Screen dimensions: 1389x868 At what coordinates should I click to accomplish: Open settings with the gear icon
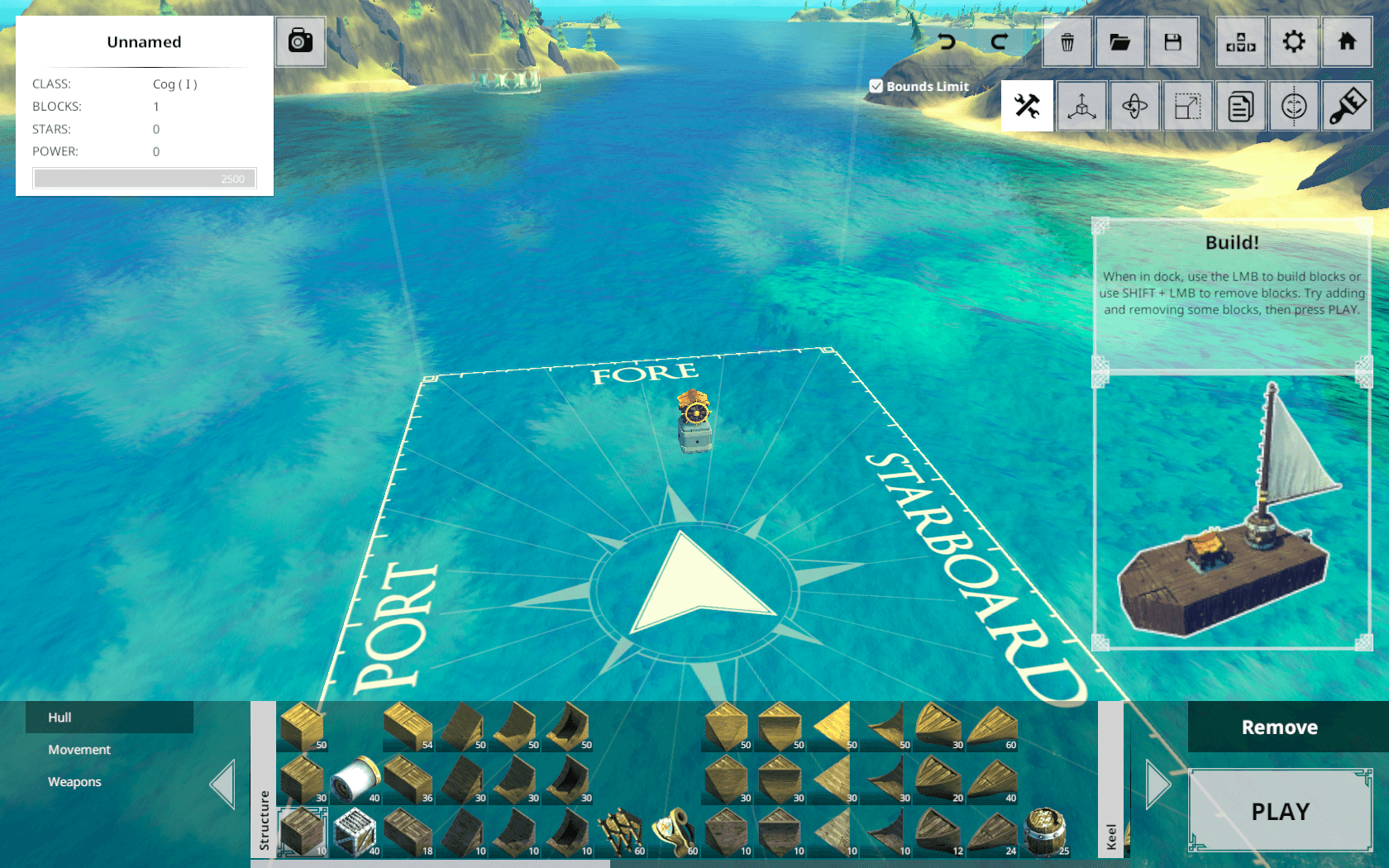1294,41
